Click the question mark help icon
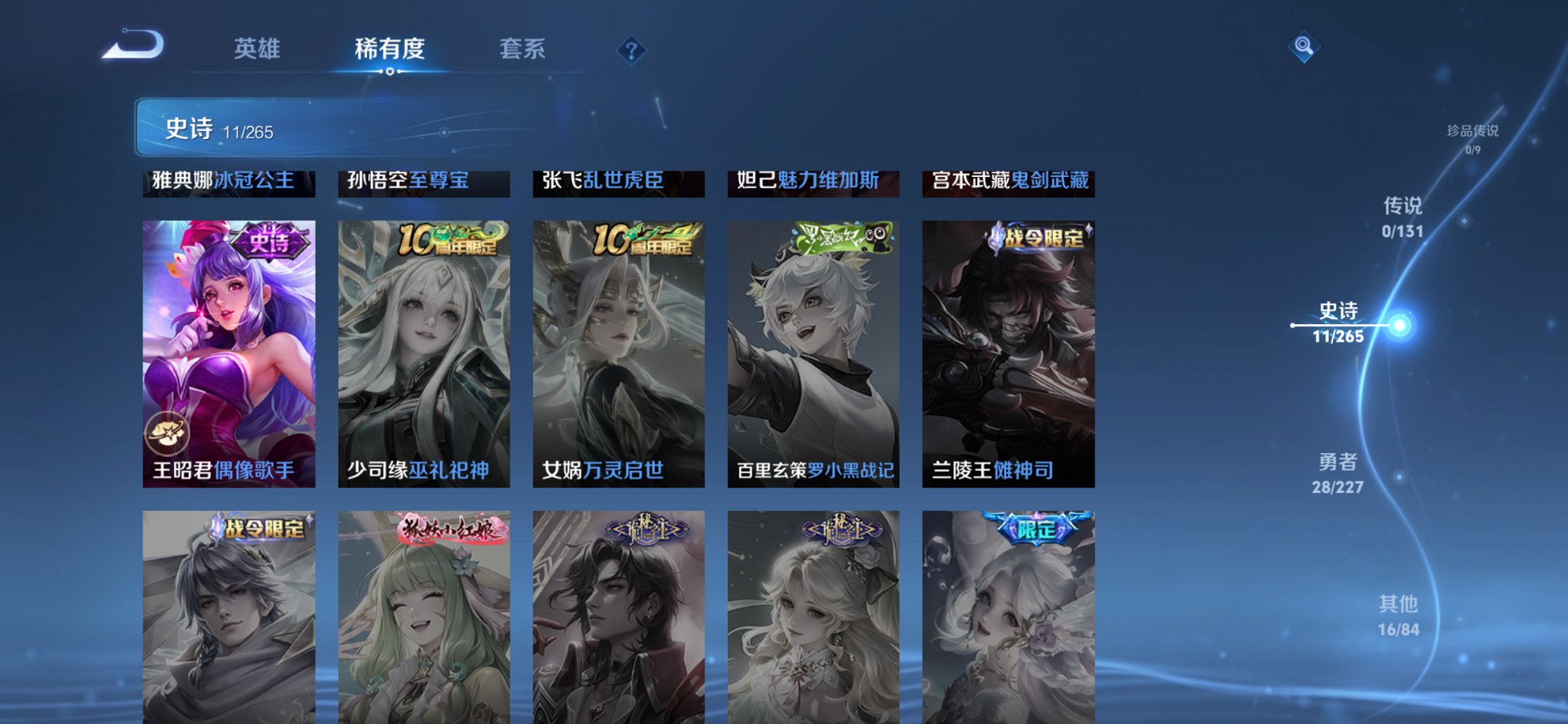Viewport: 1568px width, 724px height. point(631,50)
